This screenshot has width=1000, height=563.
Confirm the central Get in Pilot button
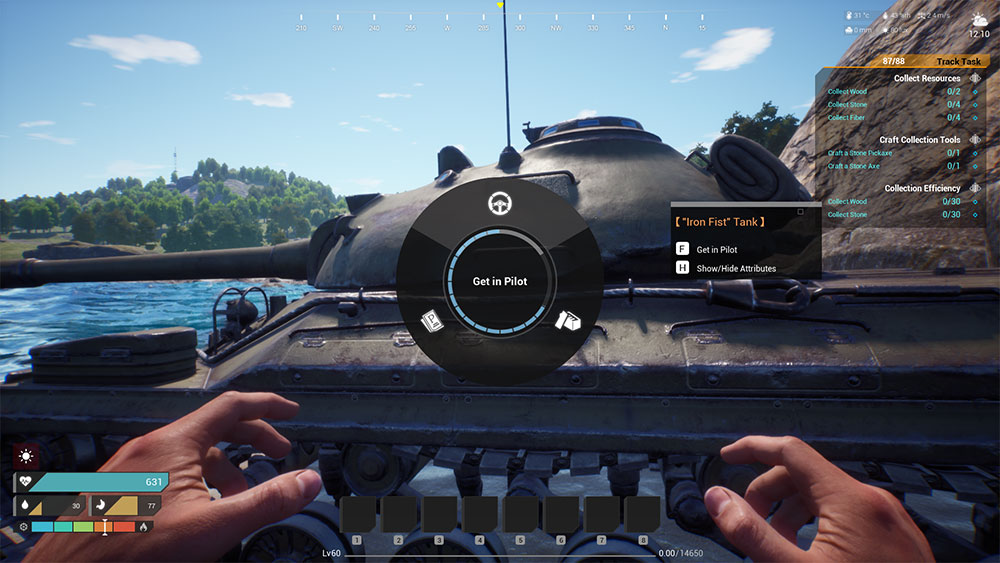499,282
